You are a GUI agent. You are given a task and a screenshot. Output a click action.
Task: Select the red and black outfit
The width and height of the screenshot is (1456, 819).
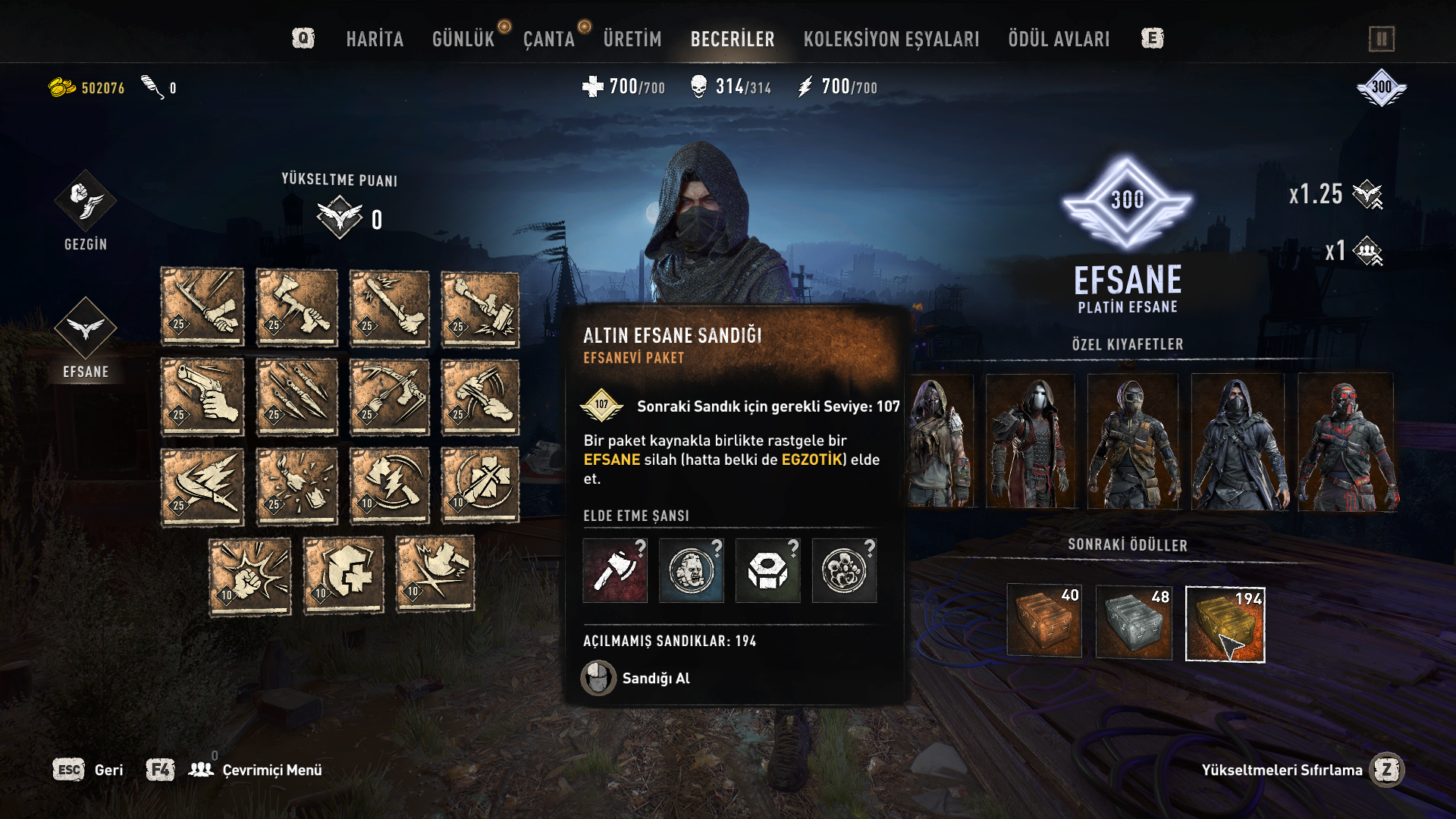point(1345,442)
